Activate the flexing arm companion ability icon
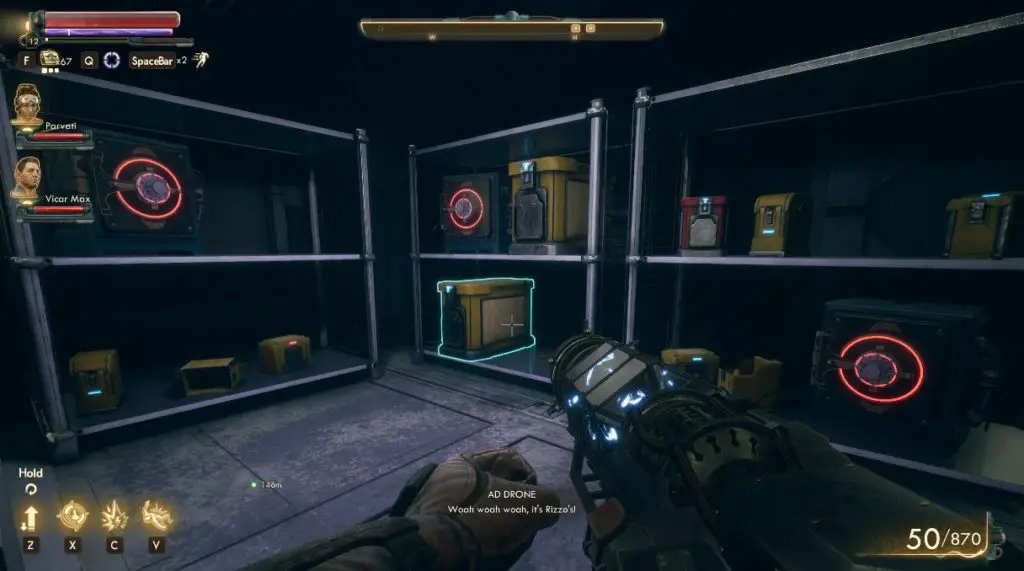 coord(157,515)
